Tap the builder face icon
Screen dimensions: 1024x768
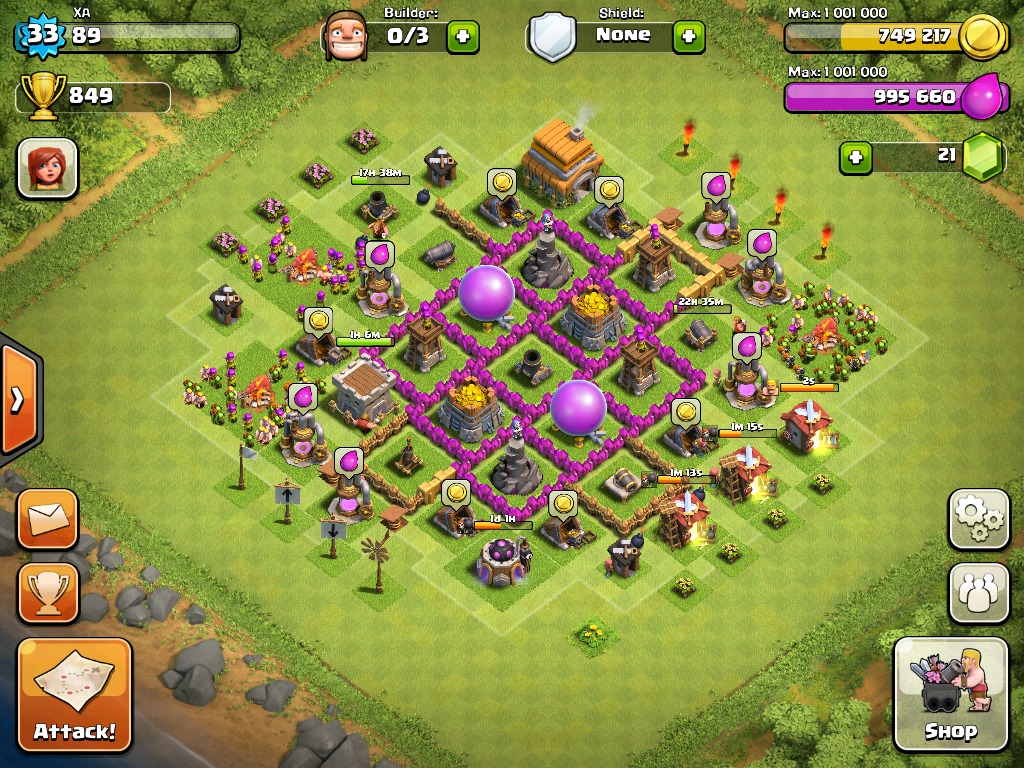coord(346,37)
